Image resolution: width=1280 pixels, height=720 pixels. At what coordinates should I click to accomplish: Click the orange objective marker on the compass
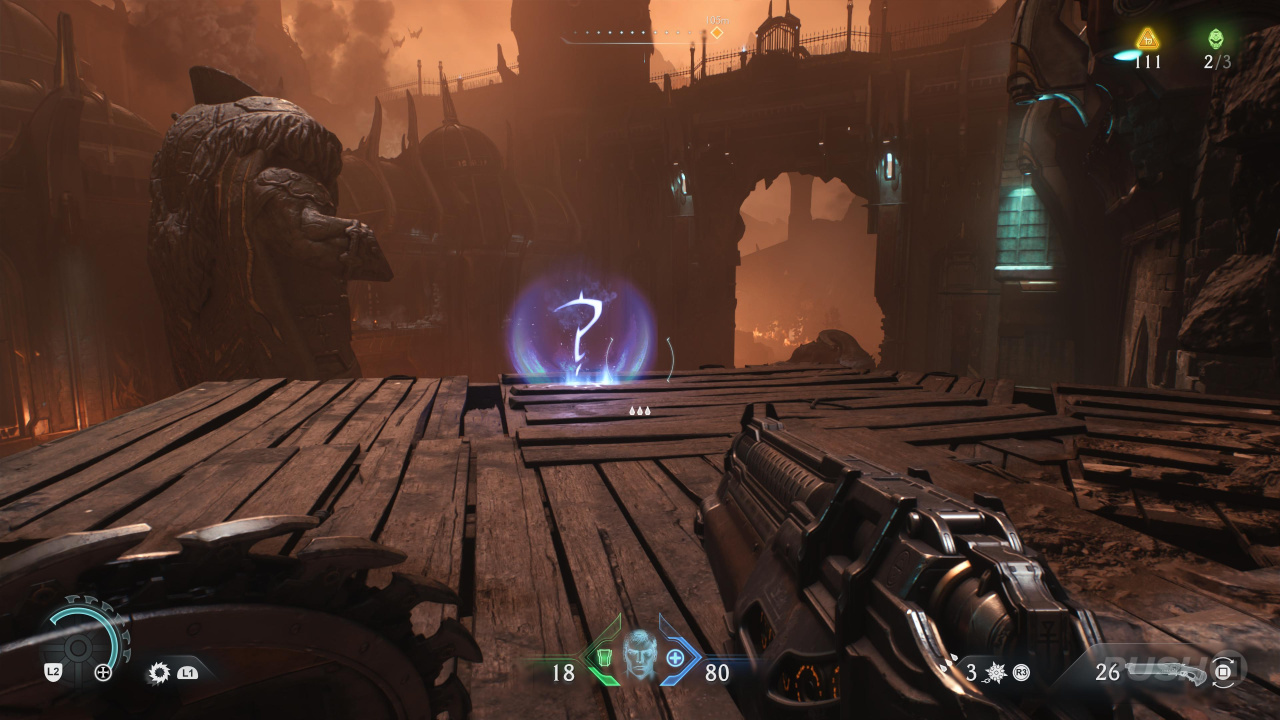click(716, 33)
